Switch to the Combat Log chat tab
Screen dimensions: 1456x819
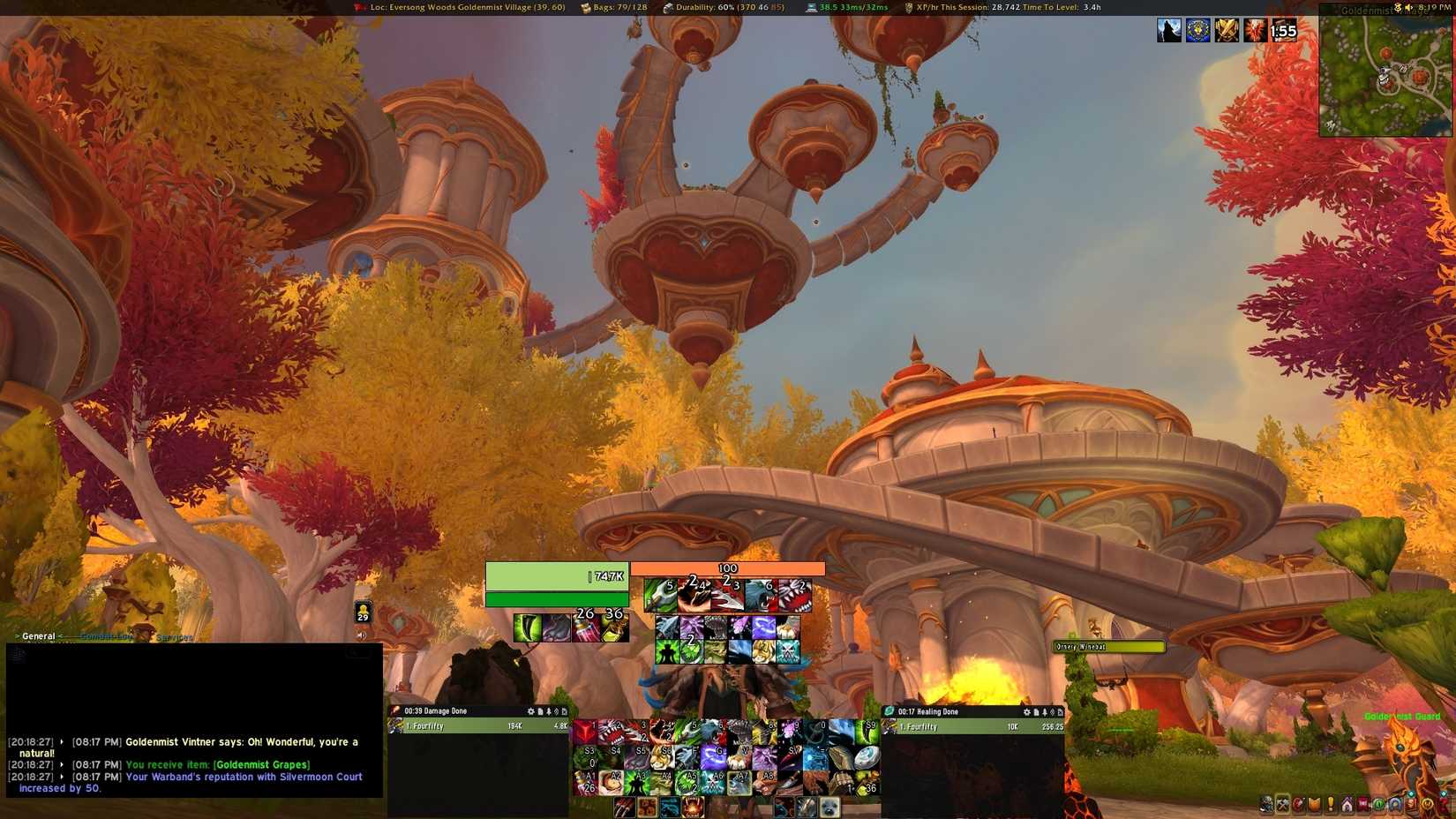click(x=106, y=635)
